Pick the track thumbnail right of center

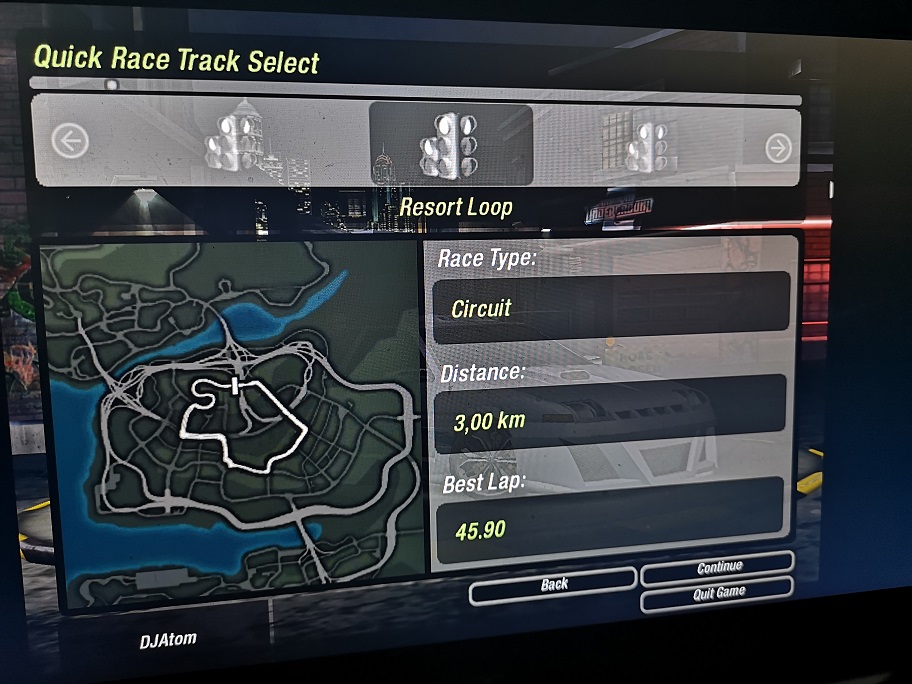[648, 146]
